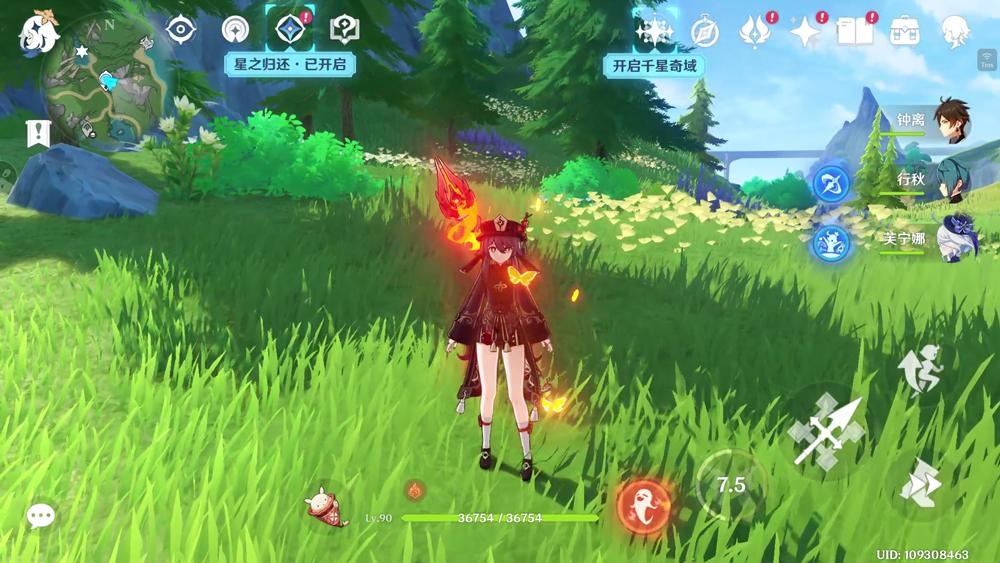
Task: Activate Hu Tao's red ghost elemental skill
Action: (x=642, y=505)
